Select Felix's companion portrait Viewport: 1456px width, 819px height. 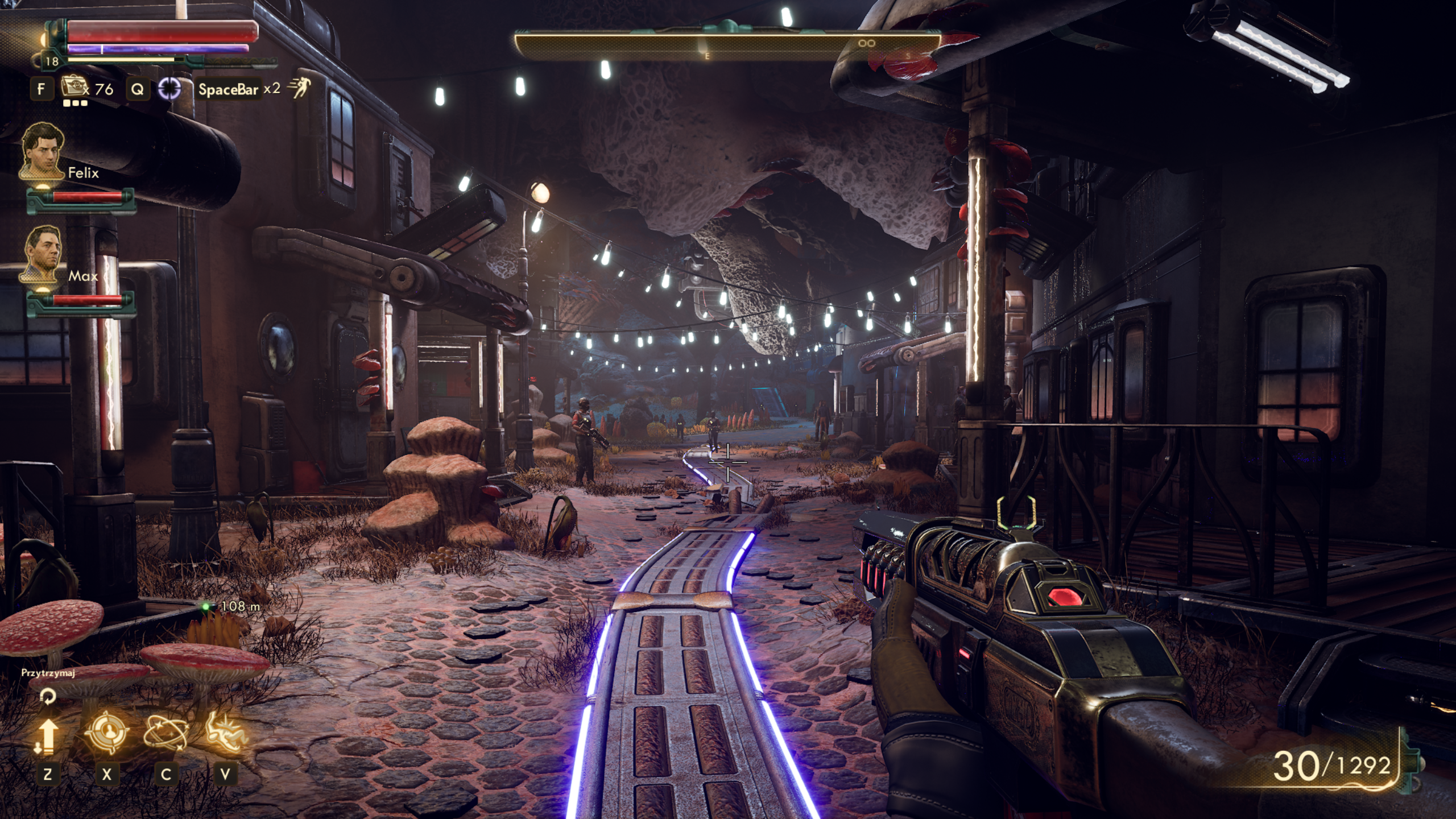click(43, 151)
